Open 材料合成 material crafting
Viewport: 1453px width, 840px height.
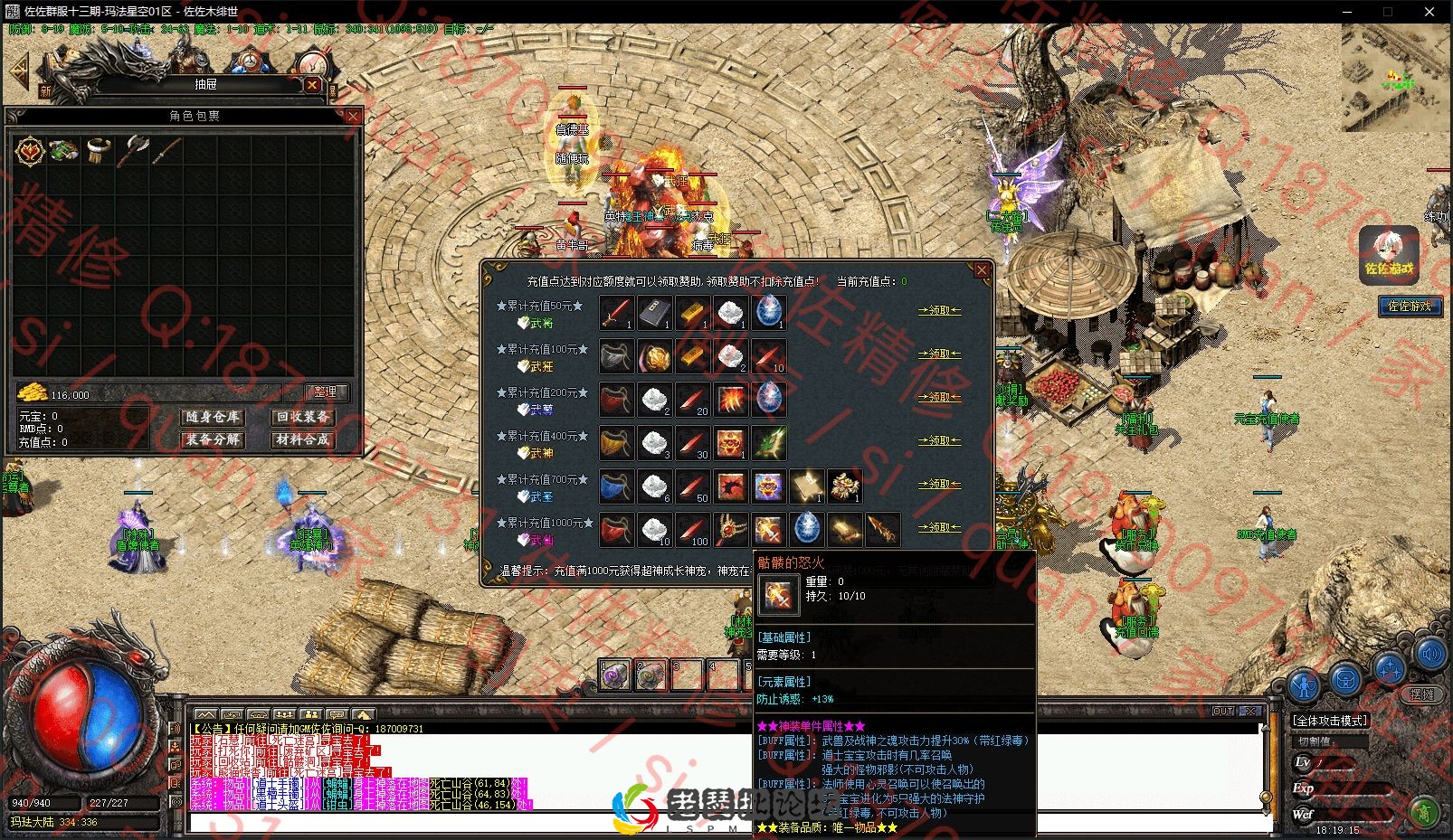point(303,439)
